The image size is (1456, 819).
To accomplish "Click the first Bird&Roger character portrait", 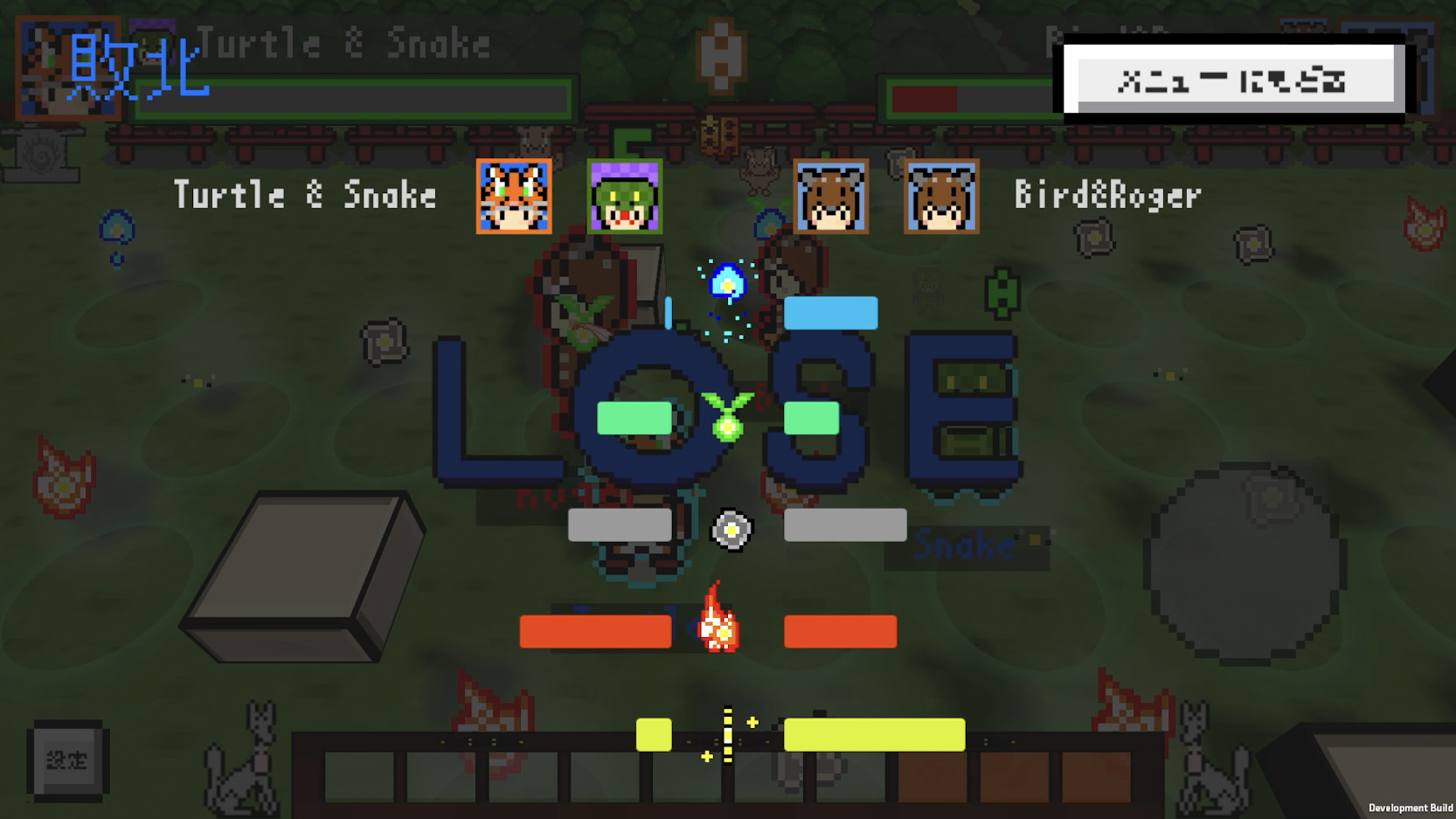I will [x=831, y=197].
